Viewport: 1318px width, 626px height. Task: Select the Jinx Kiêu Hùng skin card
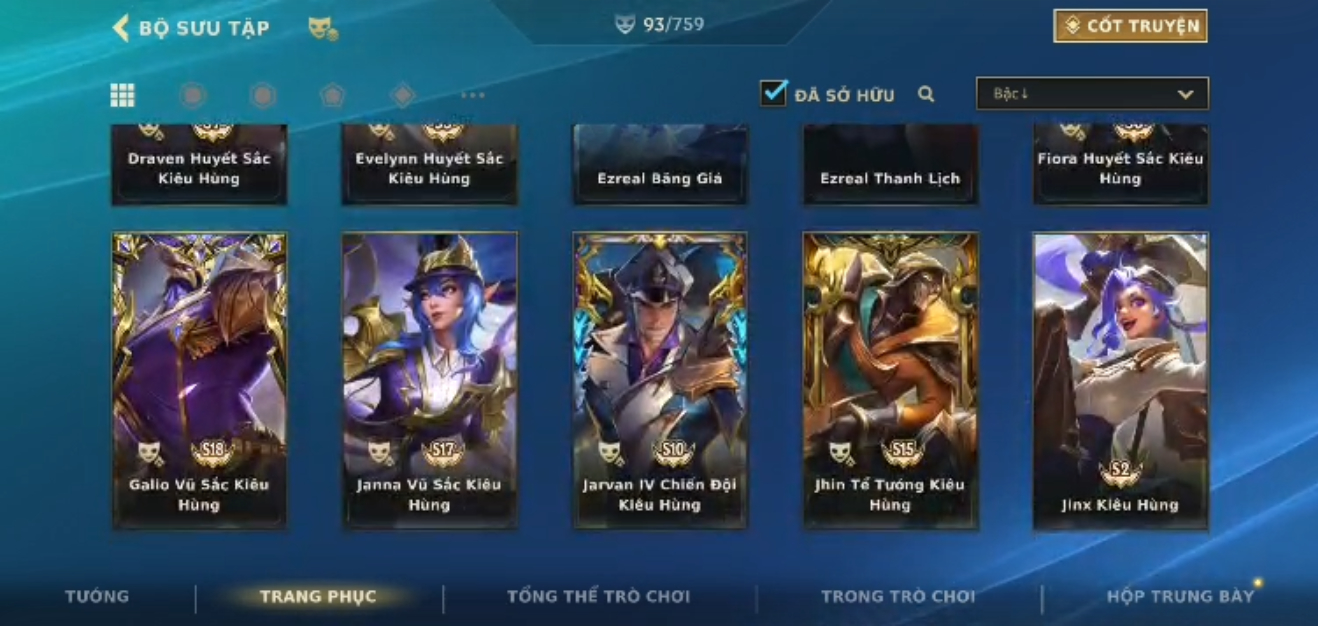1120,380
